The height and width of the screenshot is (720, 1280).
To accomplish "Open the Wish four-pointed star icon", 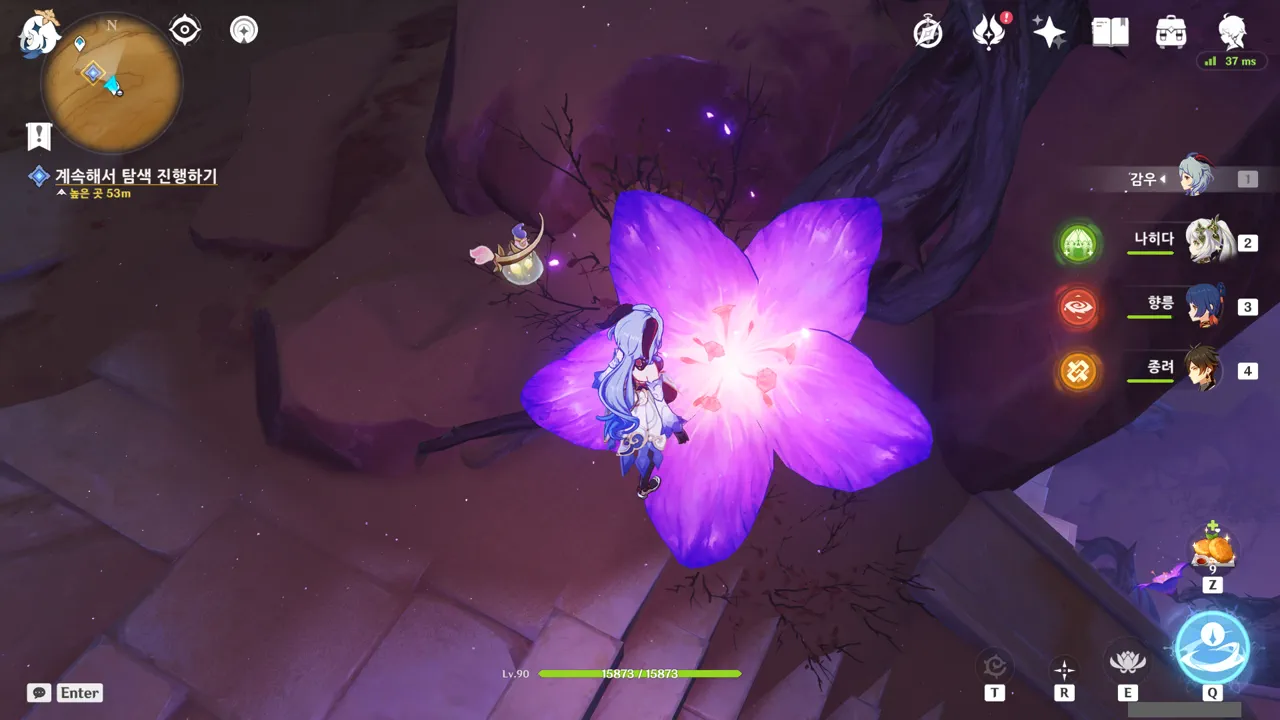I will [1049, 33].
